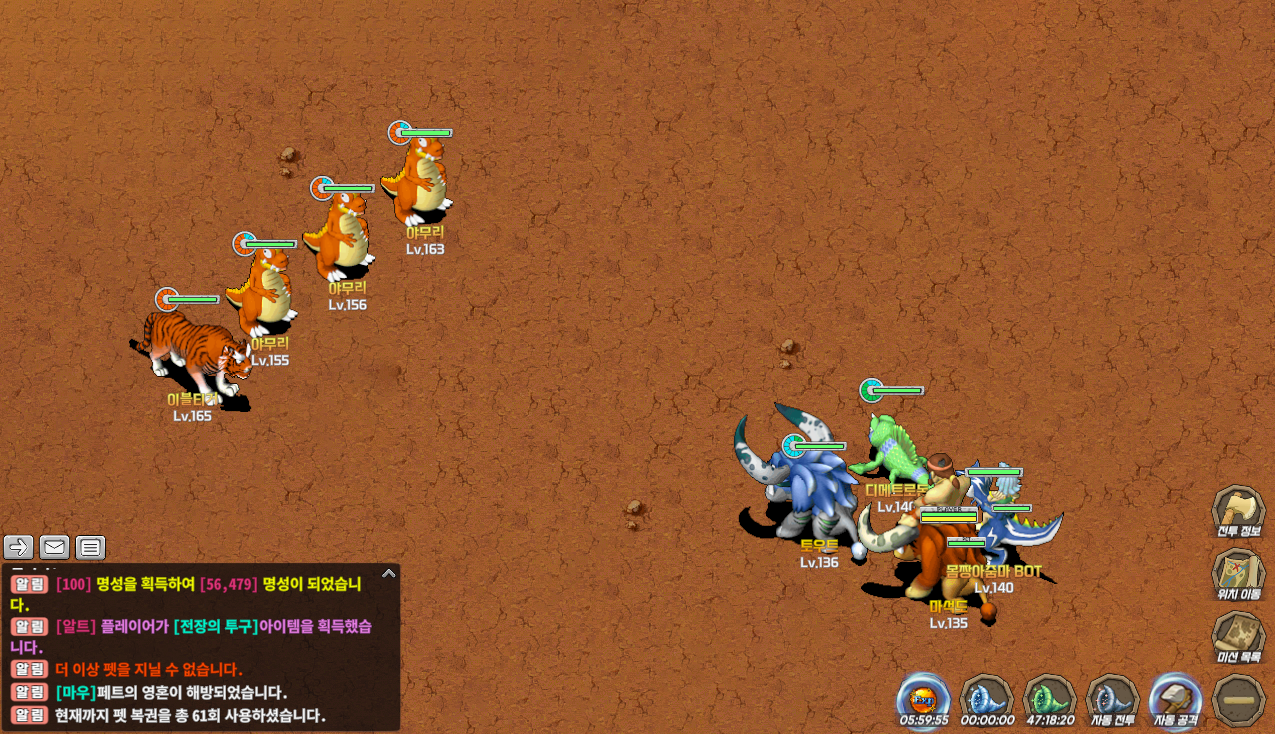
Task: Show the 미션 목록 mission list
Action: (1238, 637)
